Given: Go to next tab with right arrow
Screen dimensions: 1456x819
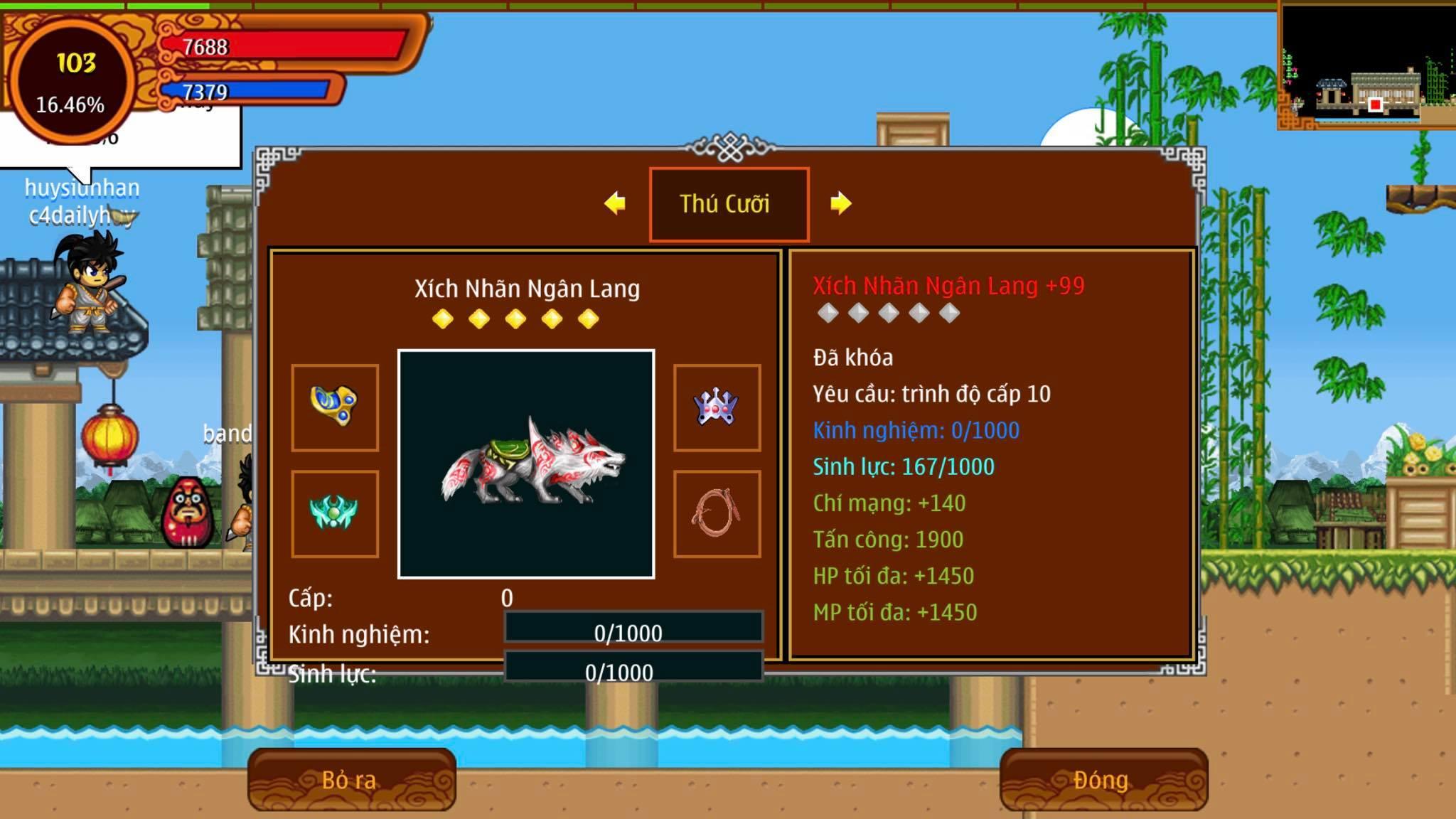Looking at the screenshot, I should (840, 203).
